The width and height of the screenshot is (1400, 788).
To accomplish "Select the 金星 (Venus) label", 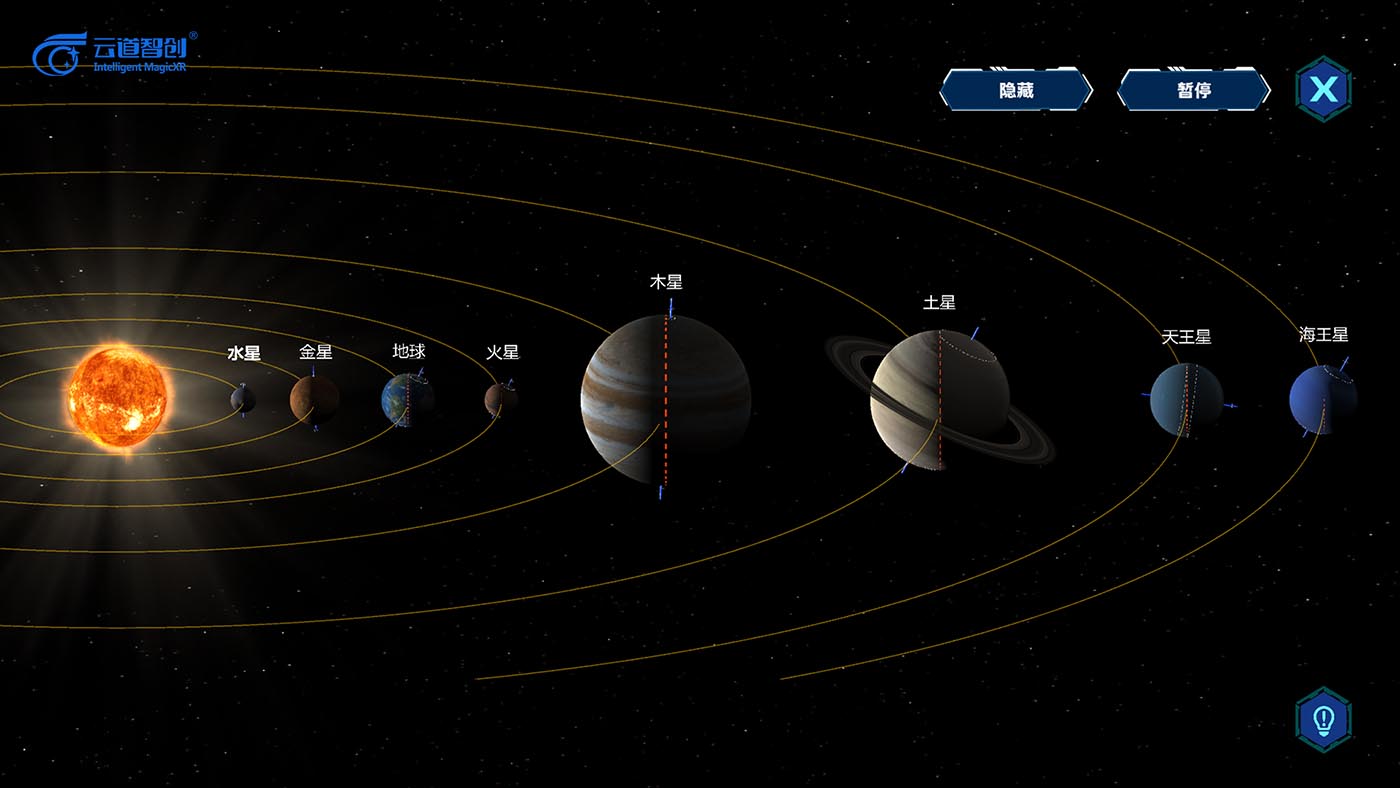I will tap(316, 352).
